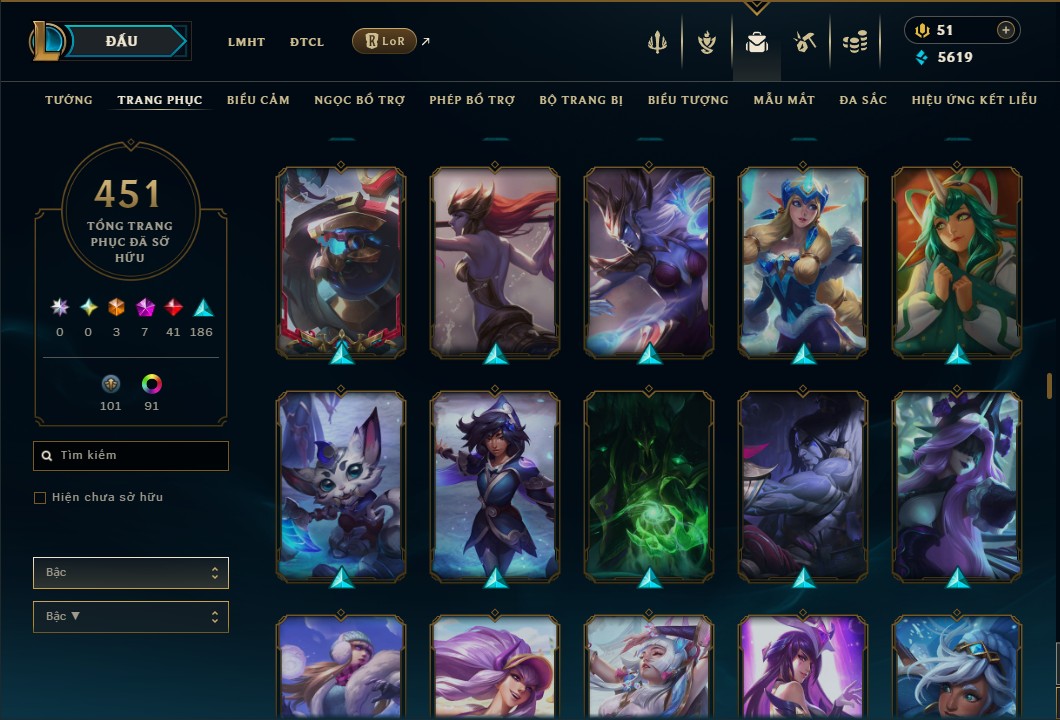This screenshot has width=1060, height=720.
Task: Click the Tìm kiếm search box
Action: 131,456
